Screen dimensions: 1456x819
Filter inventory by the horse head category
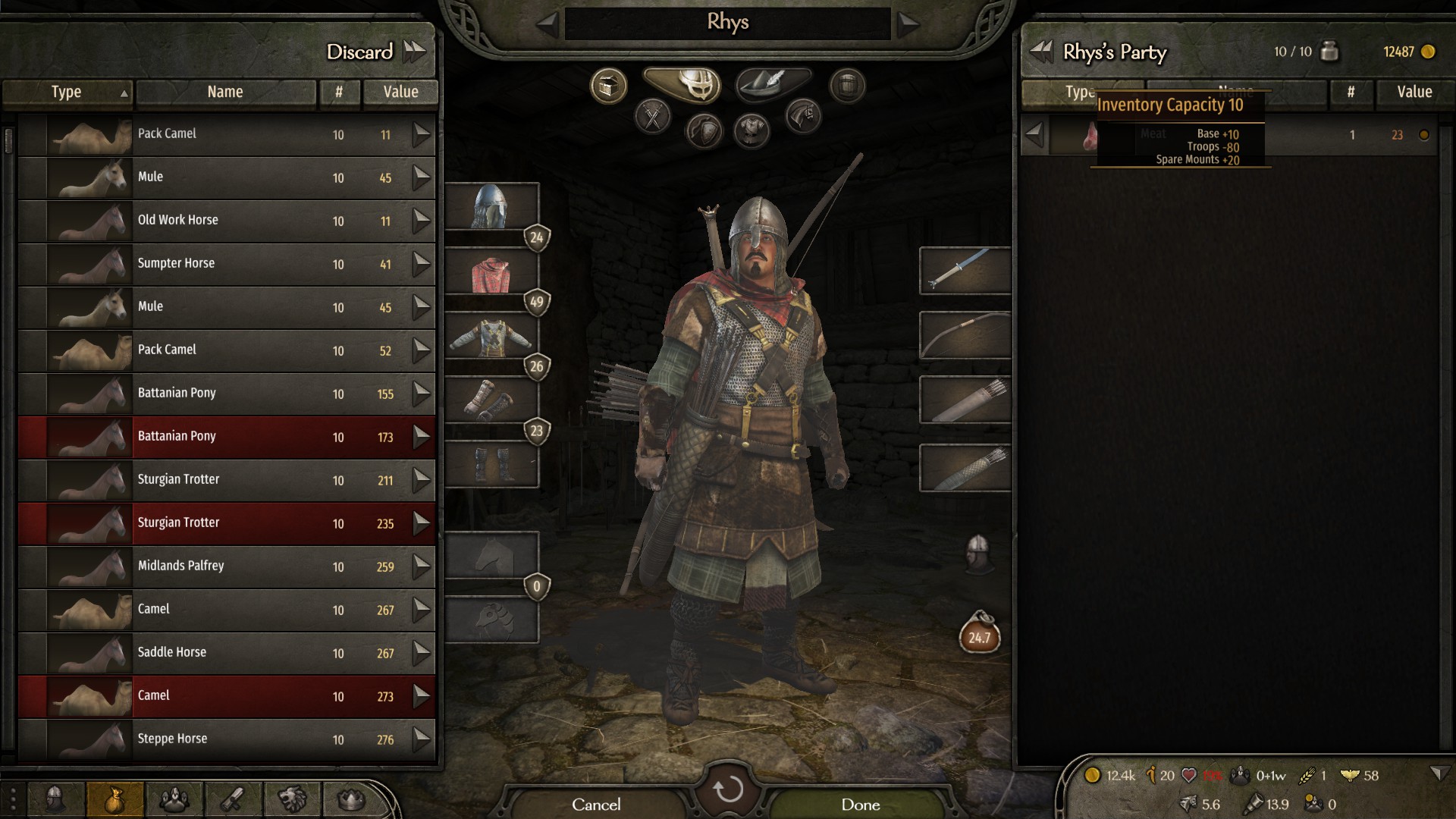(803, 116)
